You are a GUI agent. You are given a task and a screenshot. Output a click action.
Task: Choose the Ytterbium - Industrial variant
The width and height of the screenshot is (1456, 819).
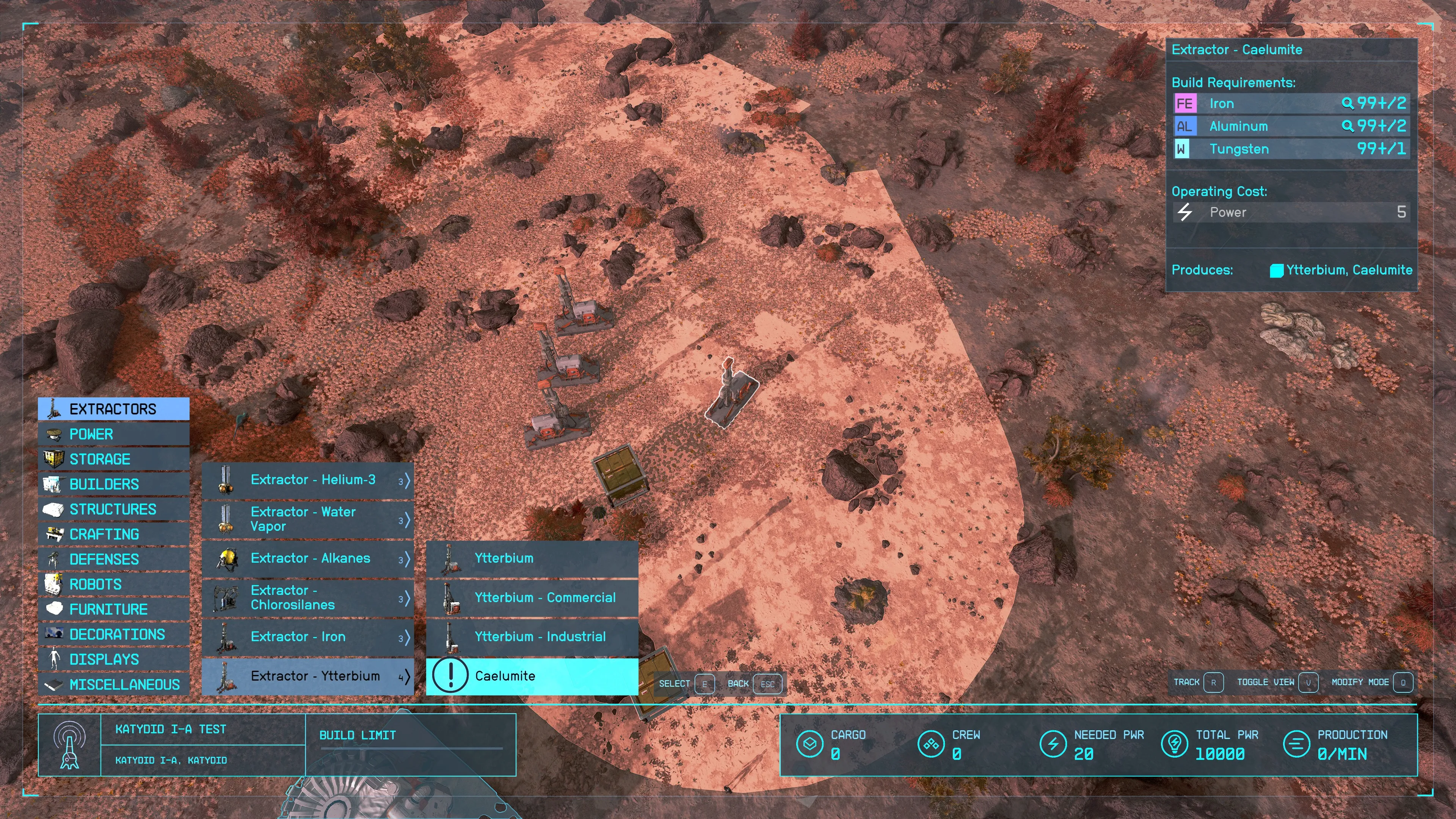pos(532,637)
